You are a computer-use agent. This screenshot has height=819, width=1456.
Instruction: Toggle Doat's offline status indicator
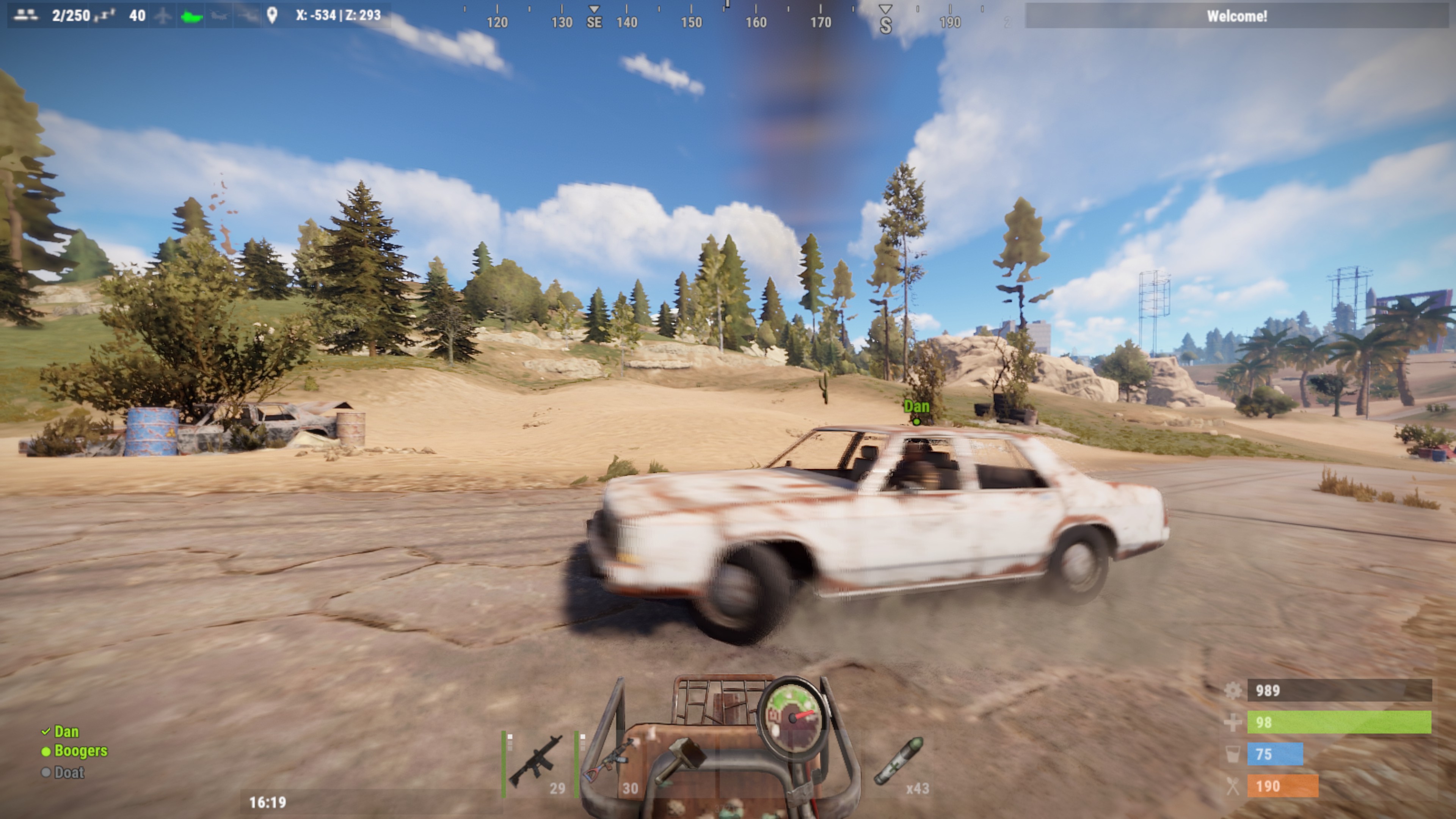(x=46, y=773)
